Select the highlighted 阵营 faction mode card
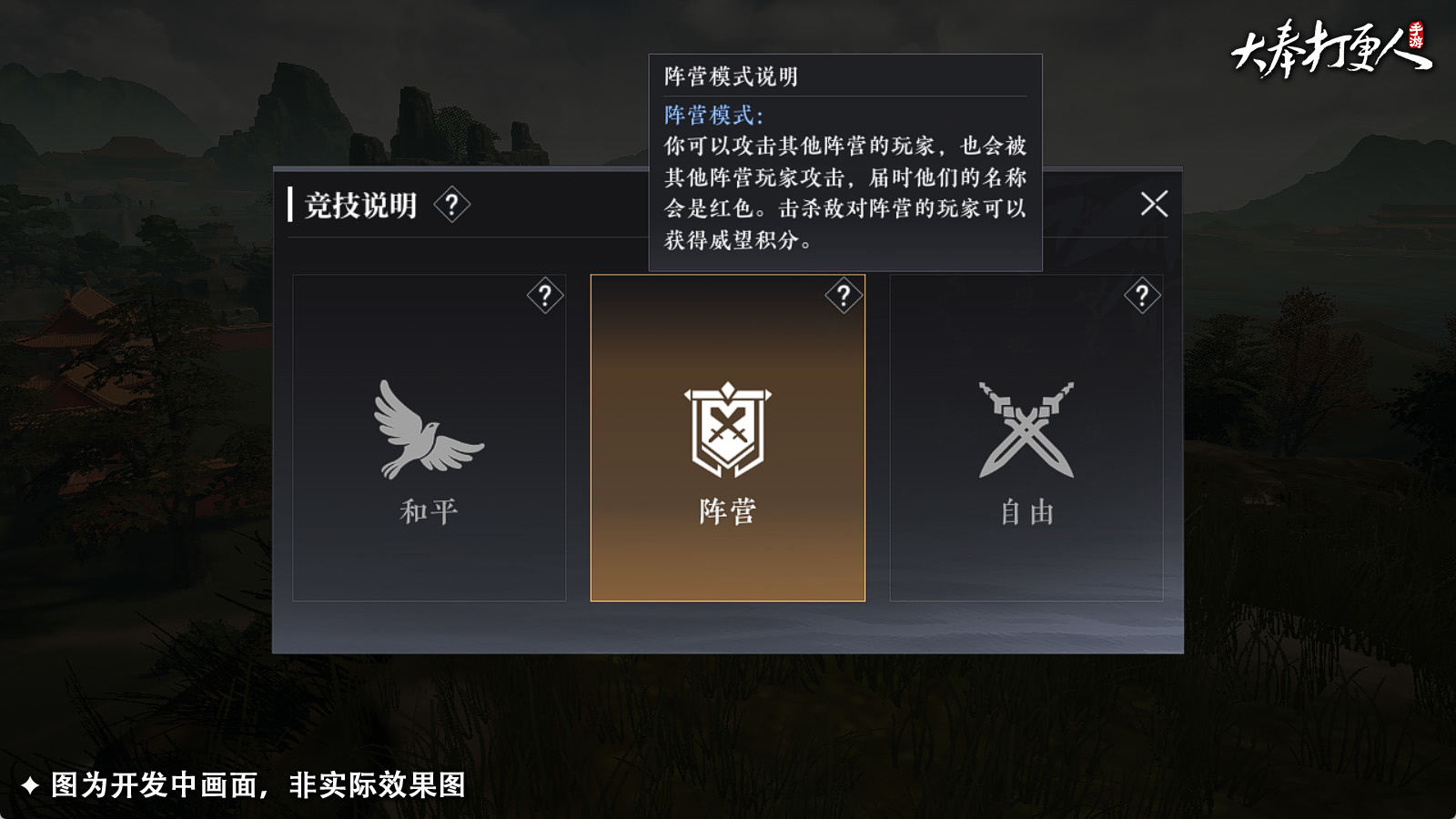 point(728,437)
